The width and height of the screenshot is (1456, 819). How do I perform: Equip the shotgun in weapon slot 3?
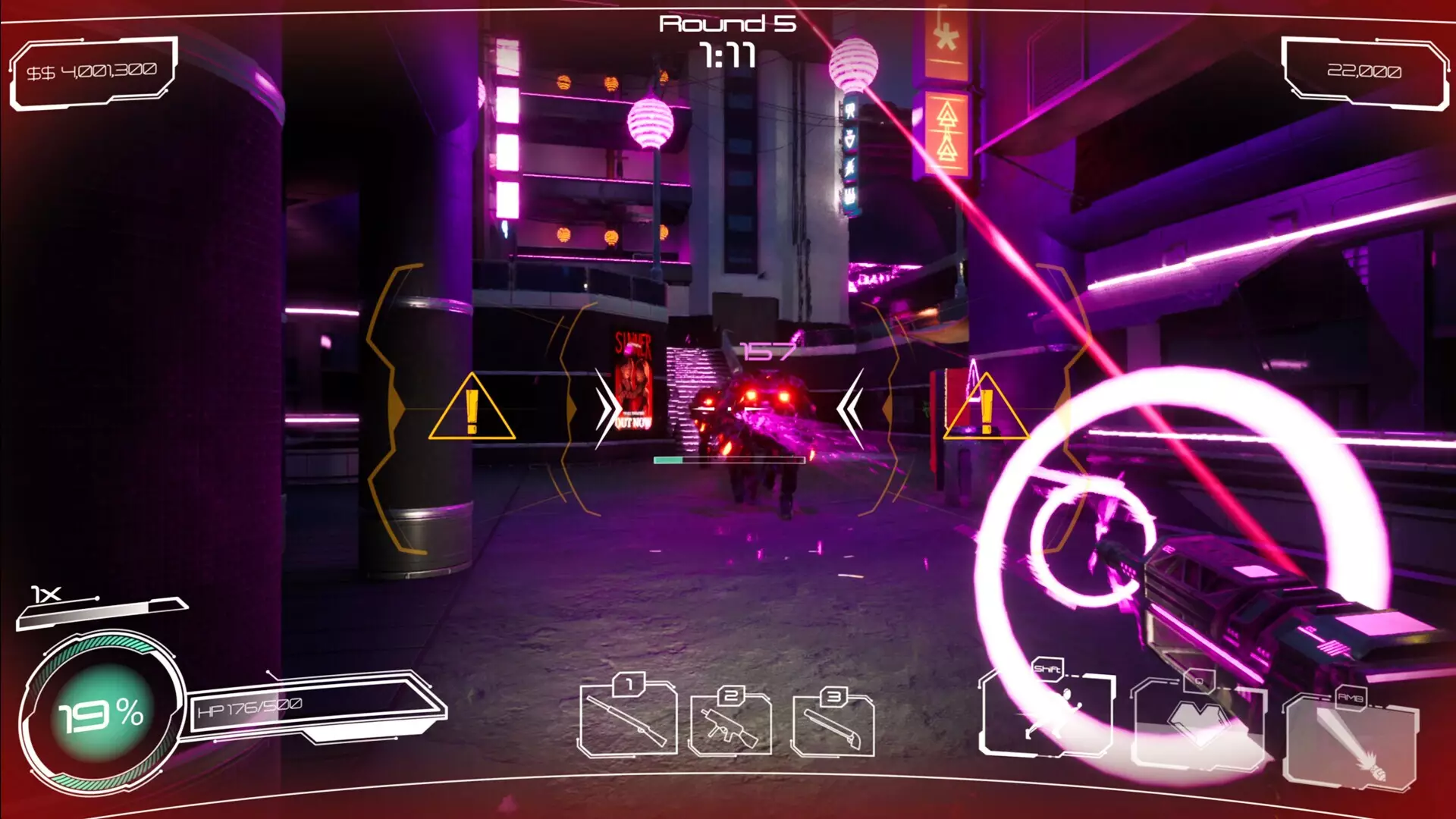833,726
